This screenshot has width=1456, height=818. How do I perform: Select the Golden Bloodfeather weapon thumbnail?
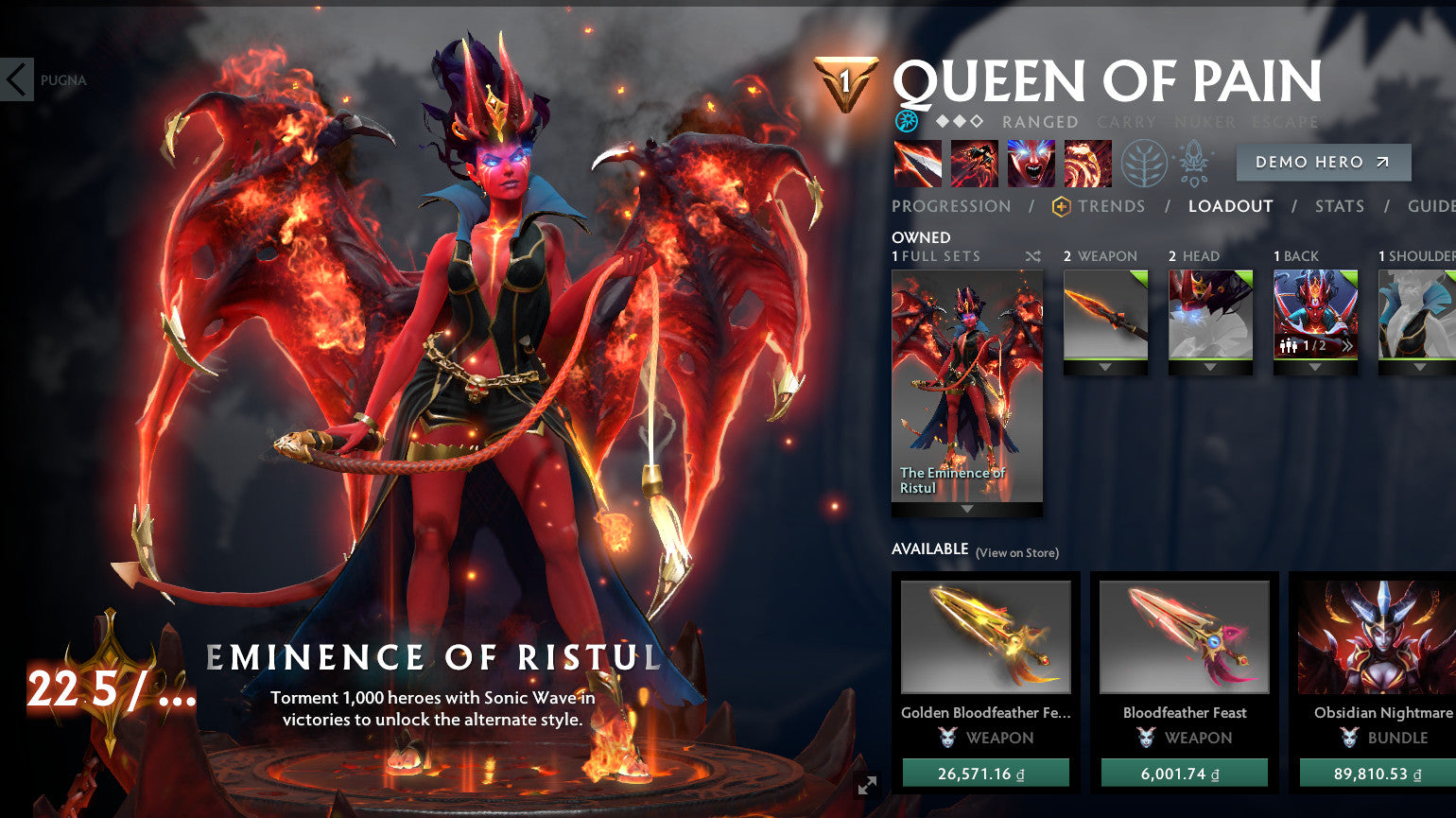pyautogui.click(x=986, y=636)
